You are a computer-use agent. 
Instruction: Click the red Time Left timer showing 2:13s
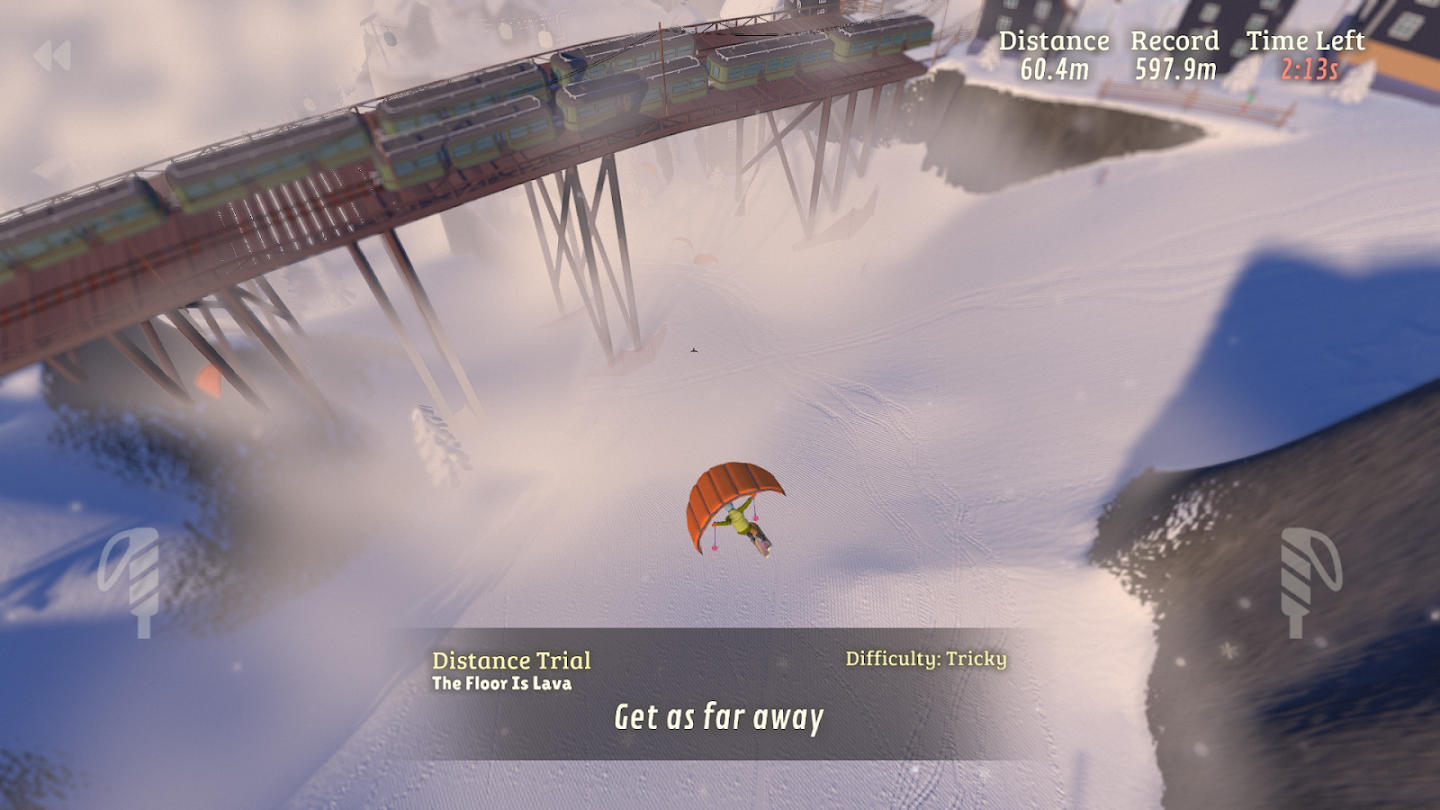pos(1312,70)
